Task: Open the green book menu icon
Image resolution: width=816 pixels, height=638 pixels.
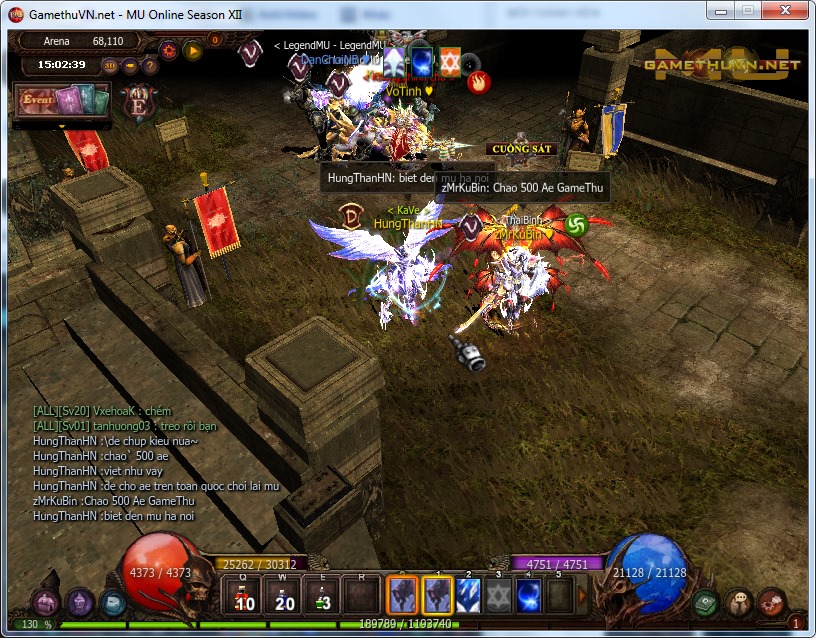Action: [x=706, y=602]
